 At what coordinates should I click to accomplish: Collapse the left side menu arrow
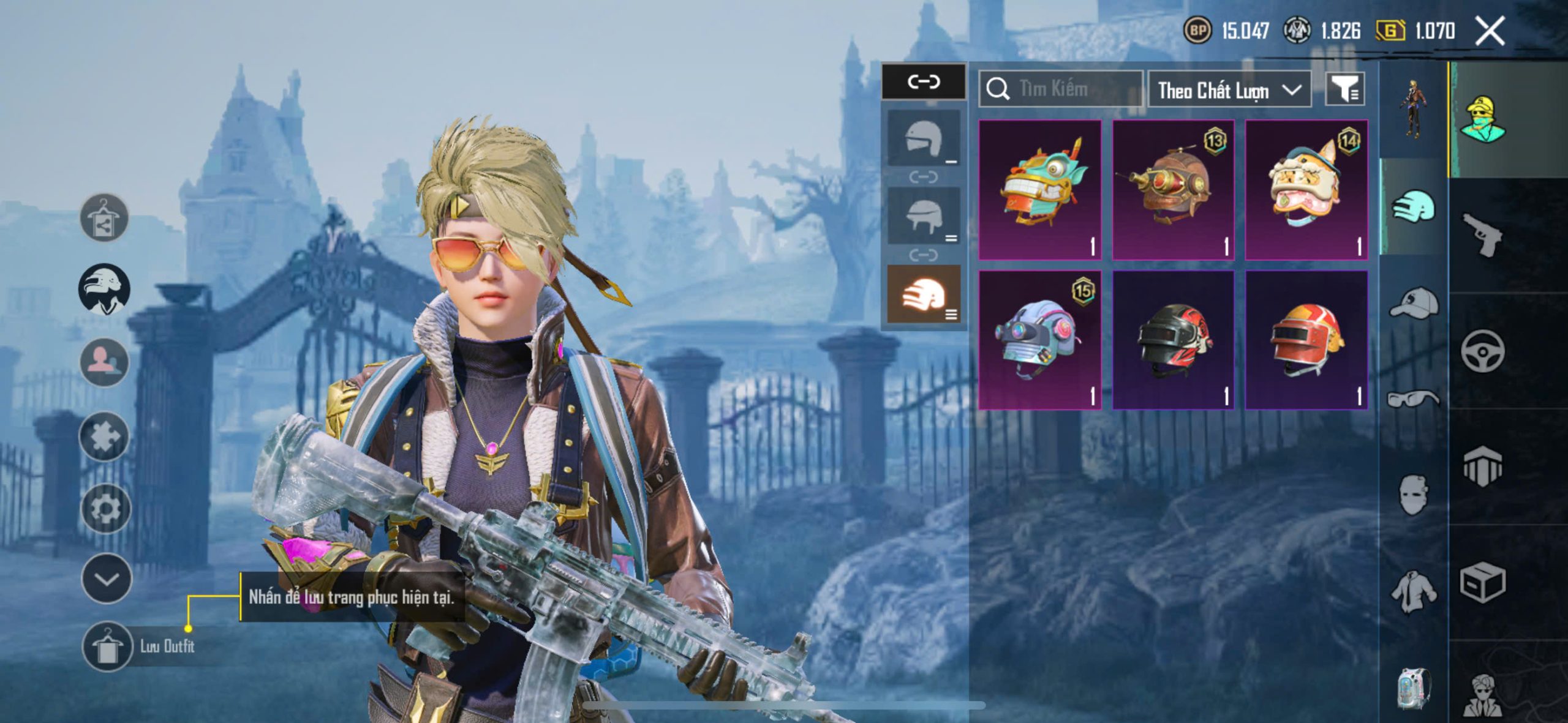107,579
